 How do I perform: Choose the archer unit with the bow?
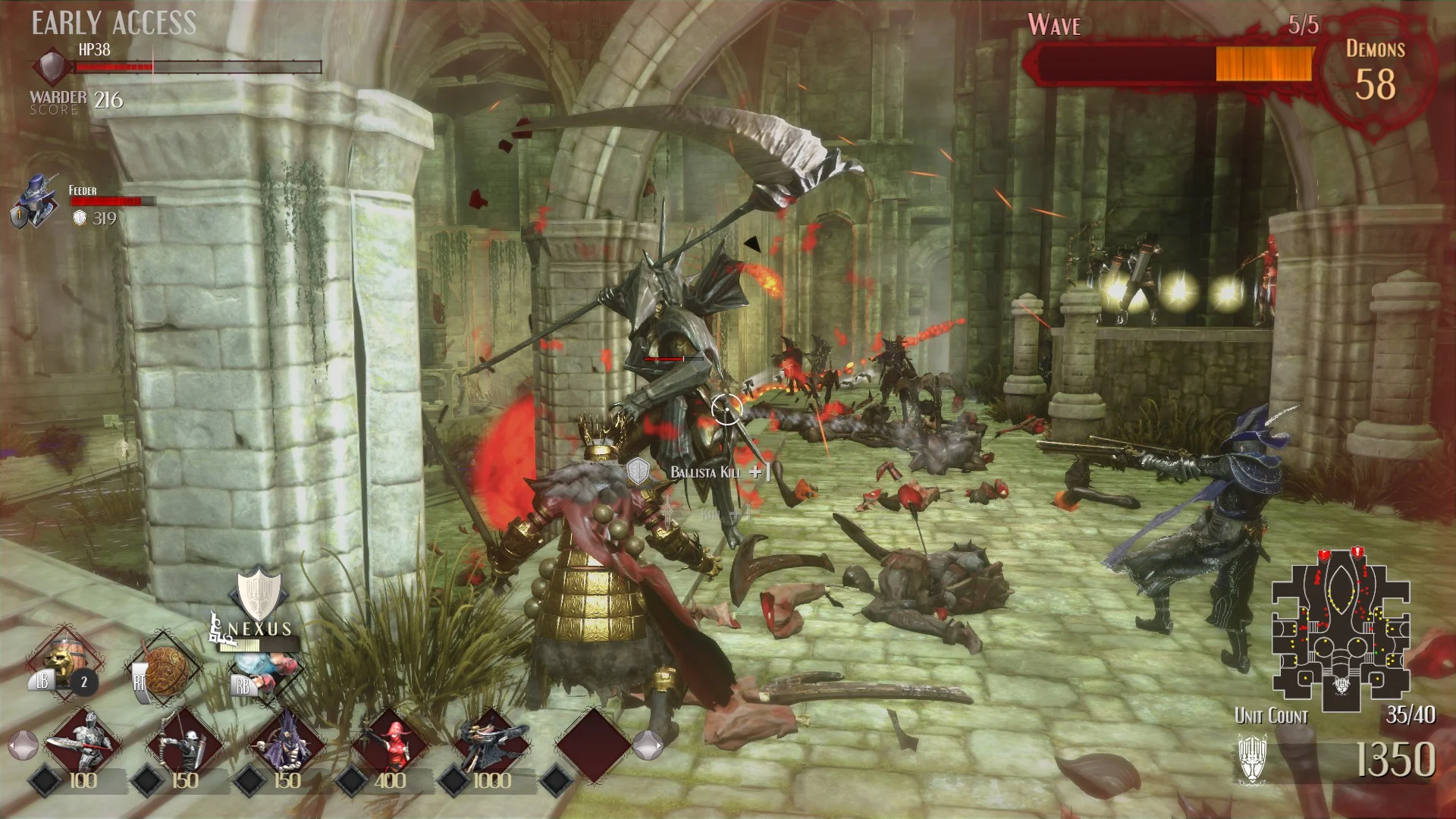(184, 742)
